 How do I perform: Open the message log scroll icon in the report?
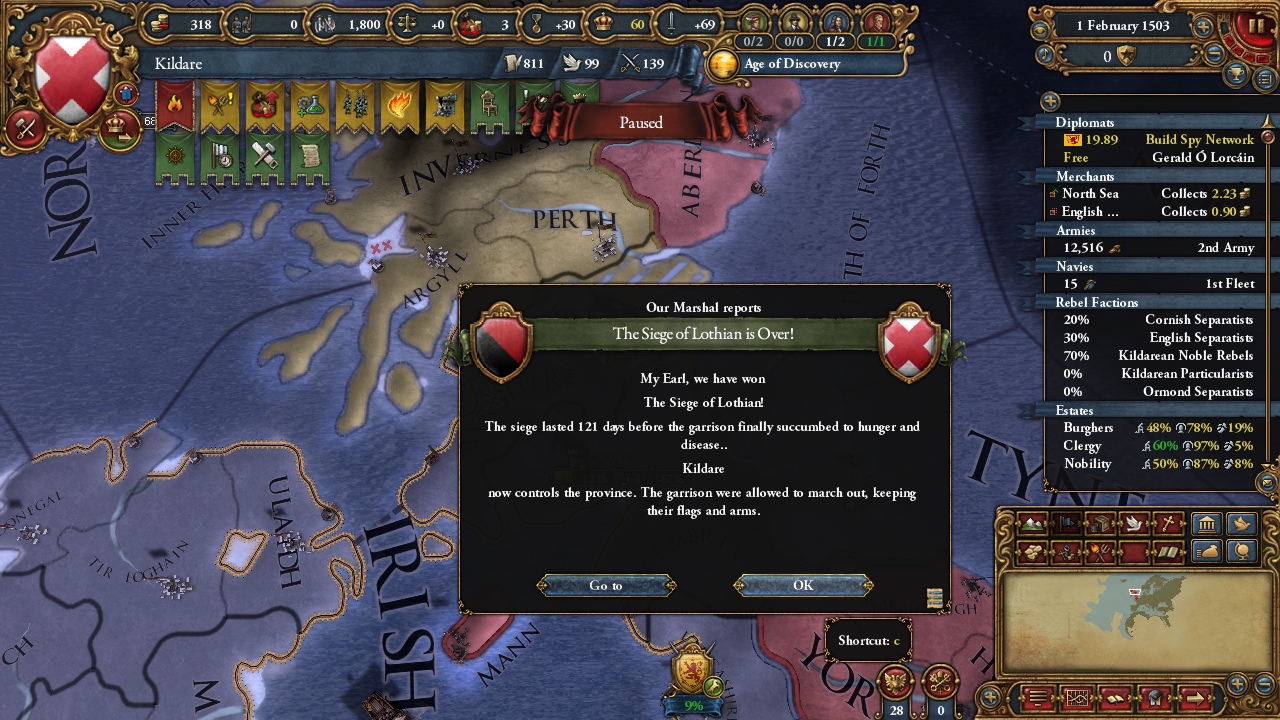coord(935,598)
